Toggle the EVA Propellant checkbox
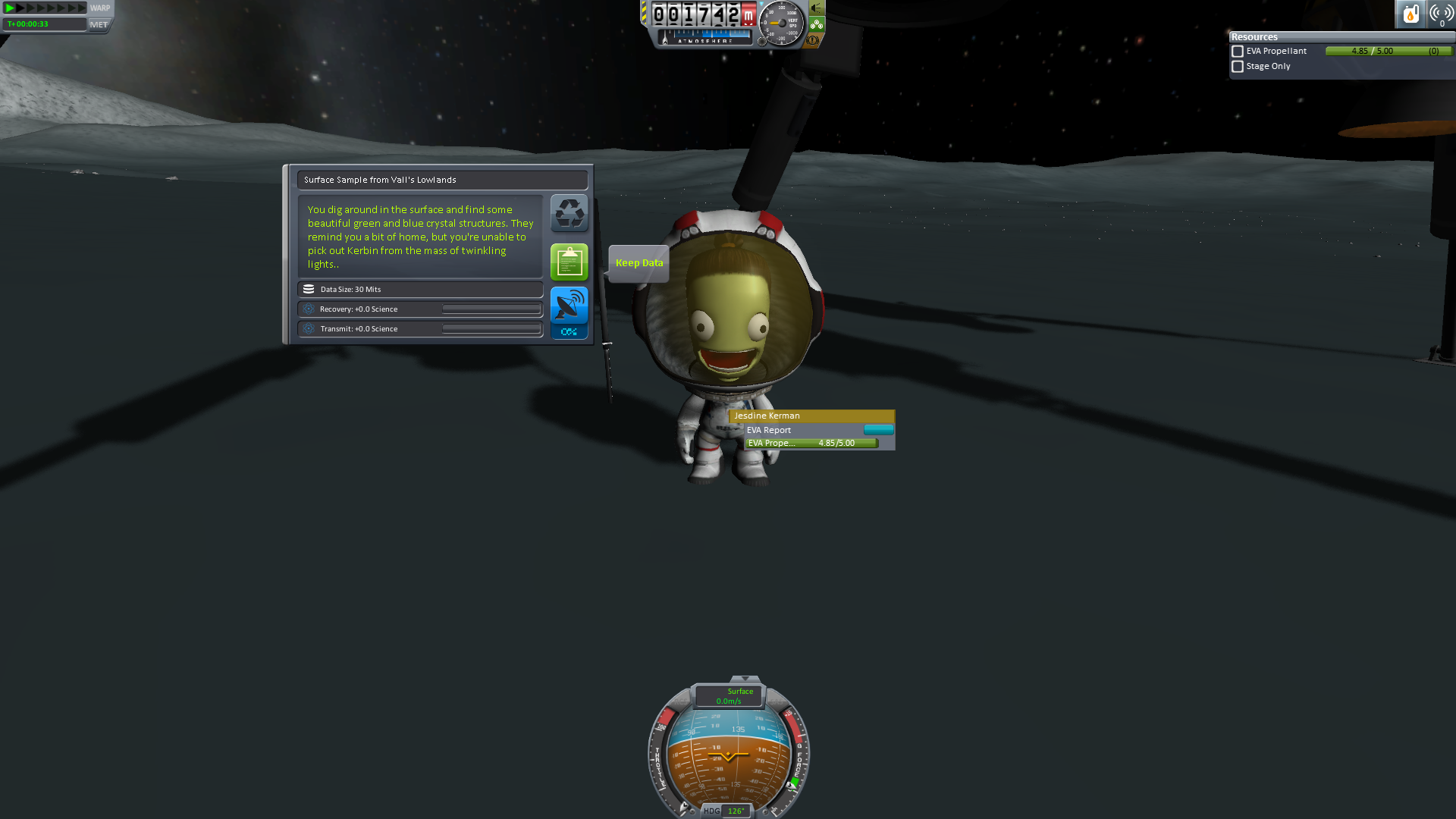 (x=1238, y=52)
